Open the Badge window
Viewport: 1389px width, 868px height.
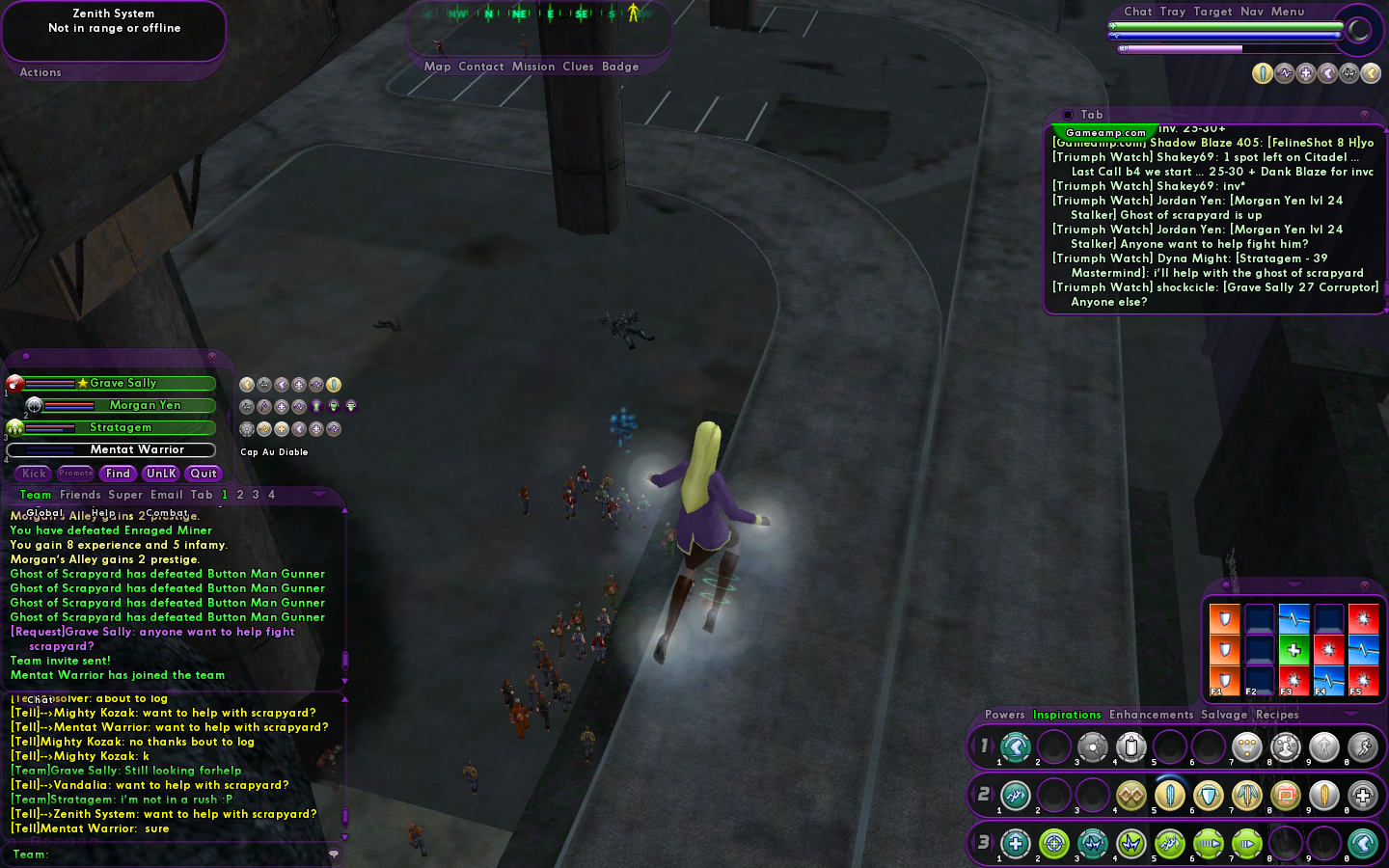(x=620, y=67)
